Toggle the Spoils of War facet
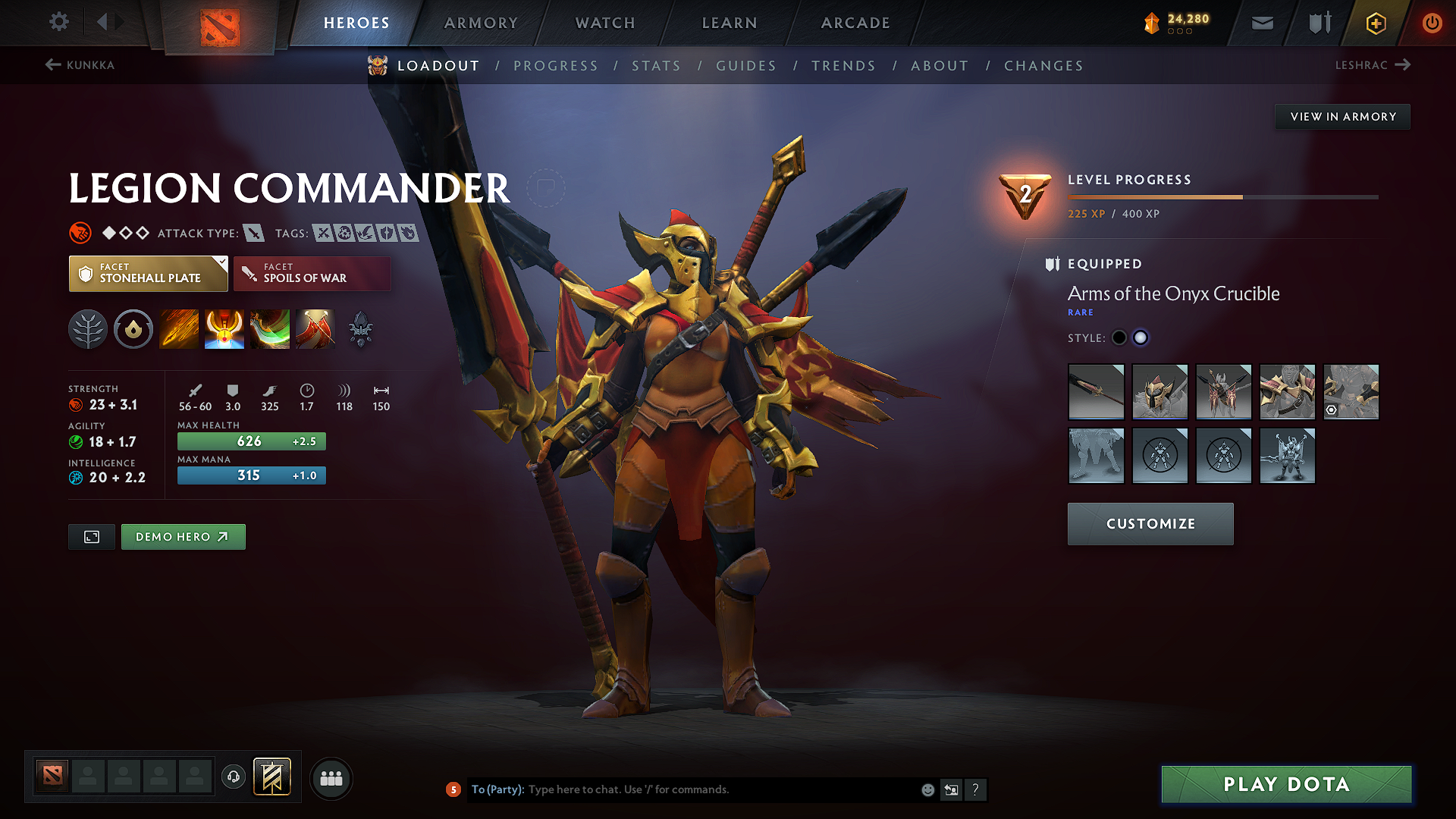 (312, 273)
